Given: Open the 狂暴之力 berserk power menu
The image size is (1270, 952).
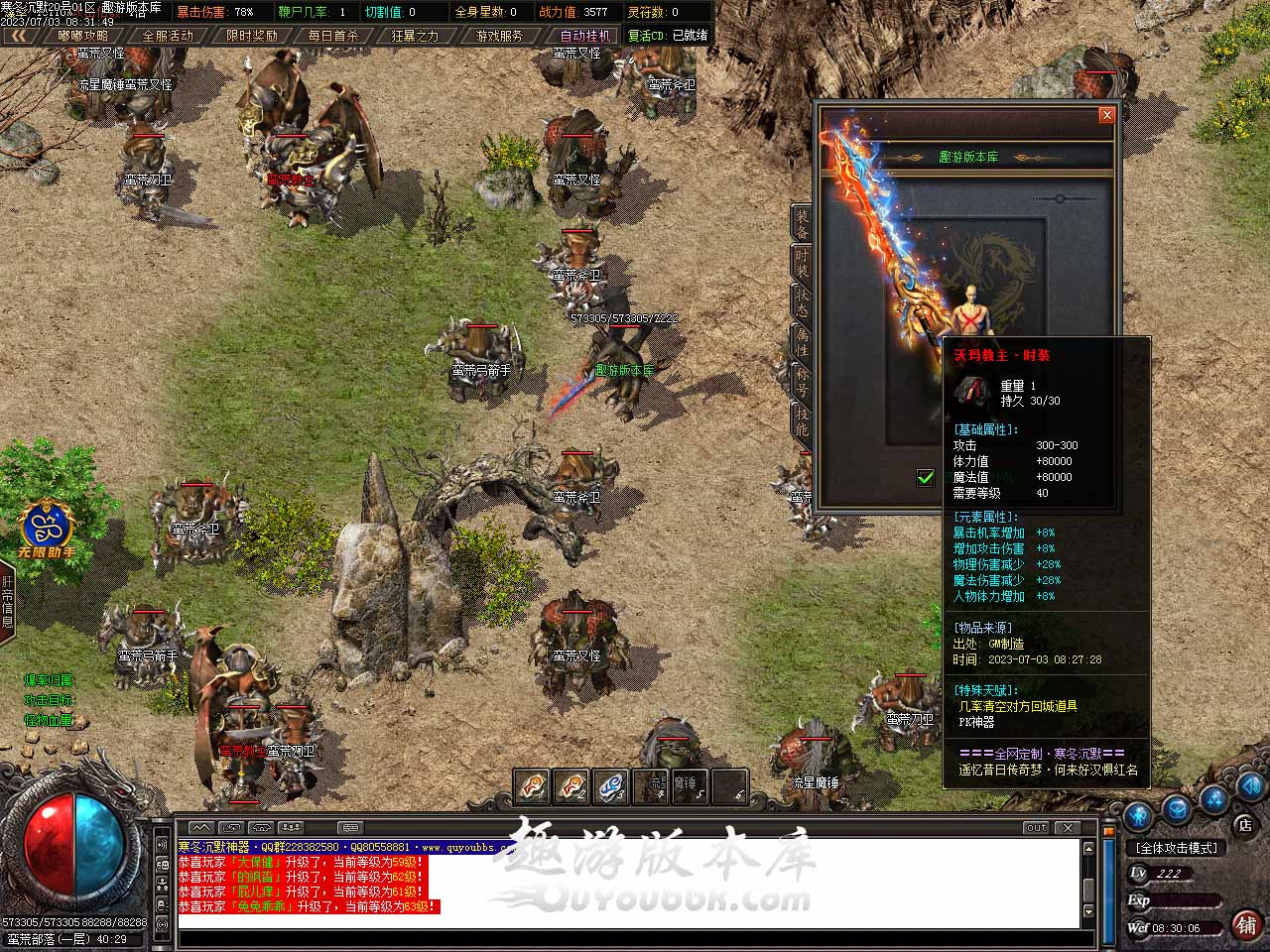Looking at the screenshot, I should (x=415, y=36).
